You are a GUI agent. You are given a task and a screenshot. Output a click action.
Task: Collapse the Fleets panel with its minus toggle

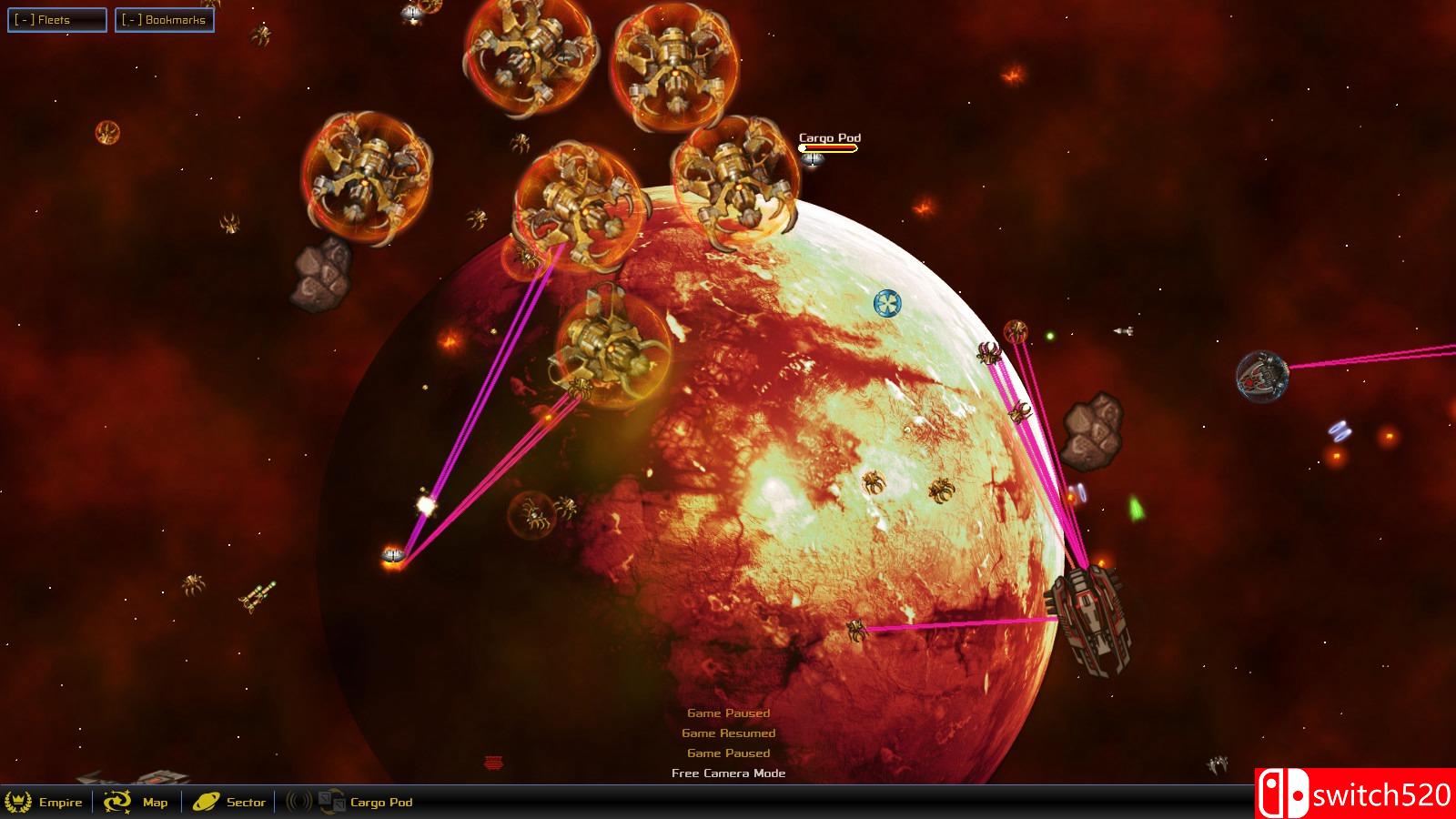[26, 18]
